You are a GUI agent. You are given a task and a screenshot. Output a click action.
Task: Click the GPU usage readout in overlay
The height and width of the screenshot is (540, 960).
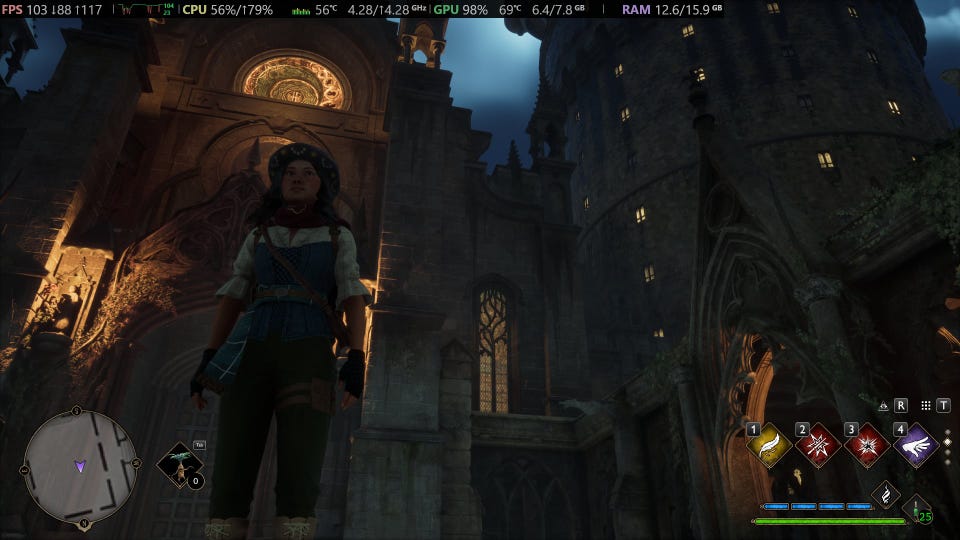[x=461, y=9]
